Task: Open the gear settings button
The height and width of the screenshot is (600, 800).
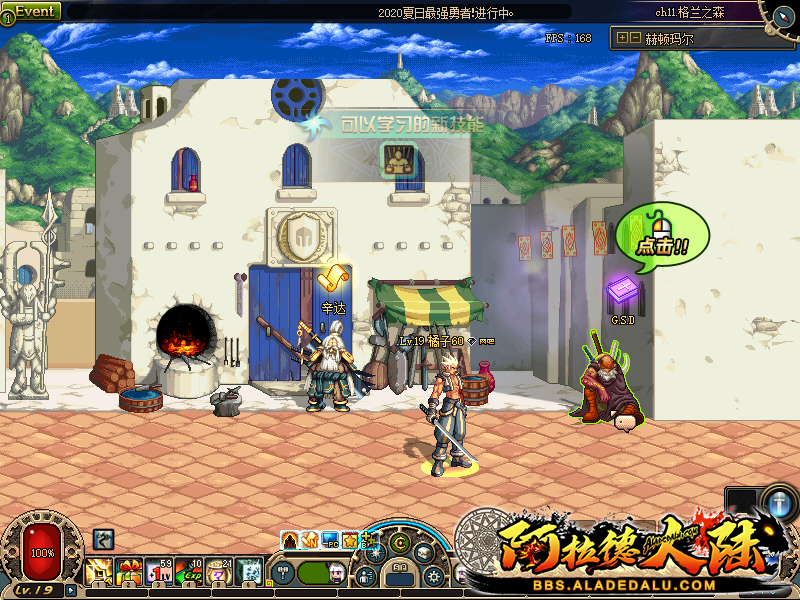Action: [433, 576]
